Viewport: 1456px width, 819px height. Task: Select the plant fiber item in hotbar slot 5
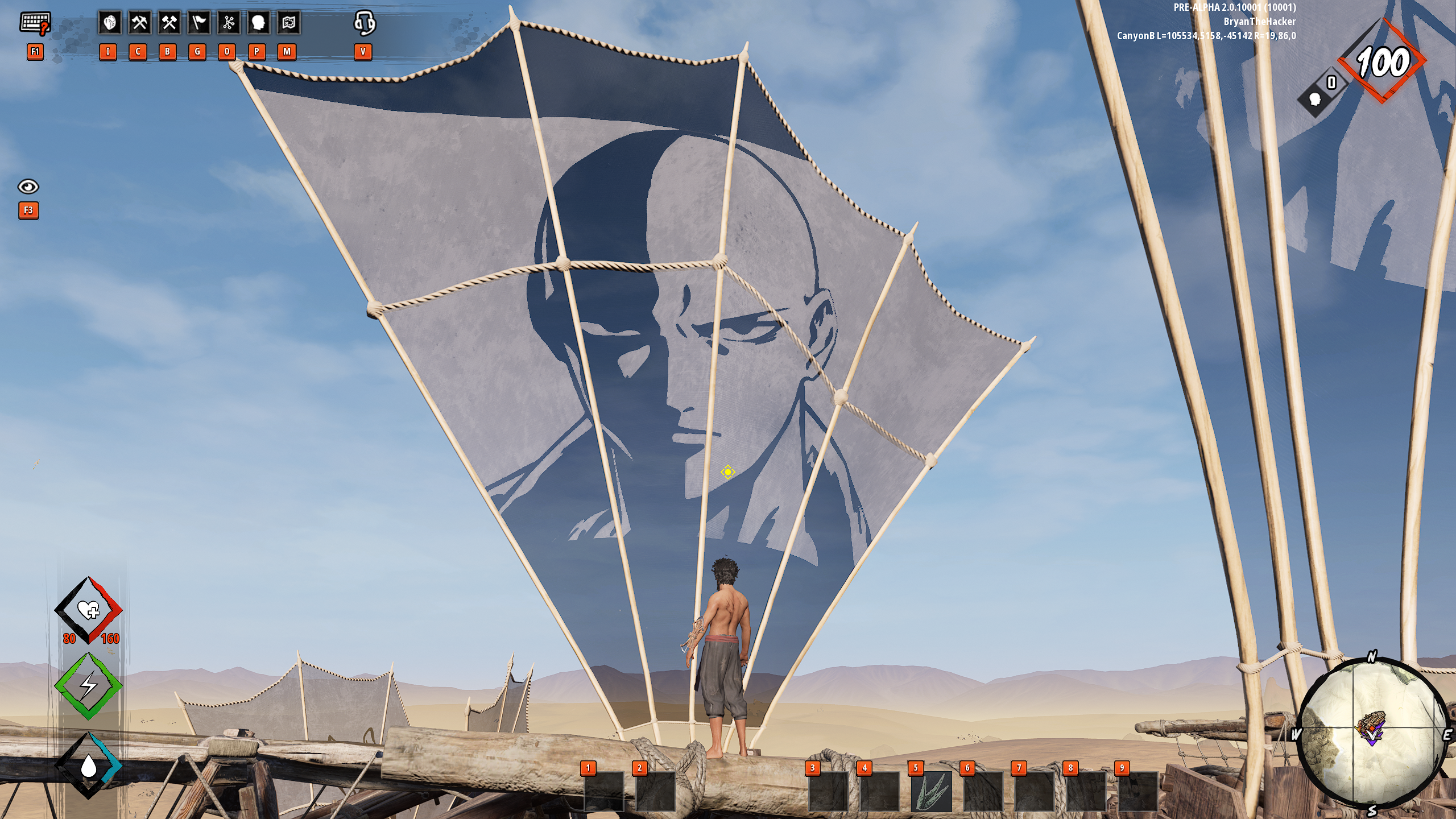click(931, 791)
